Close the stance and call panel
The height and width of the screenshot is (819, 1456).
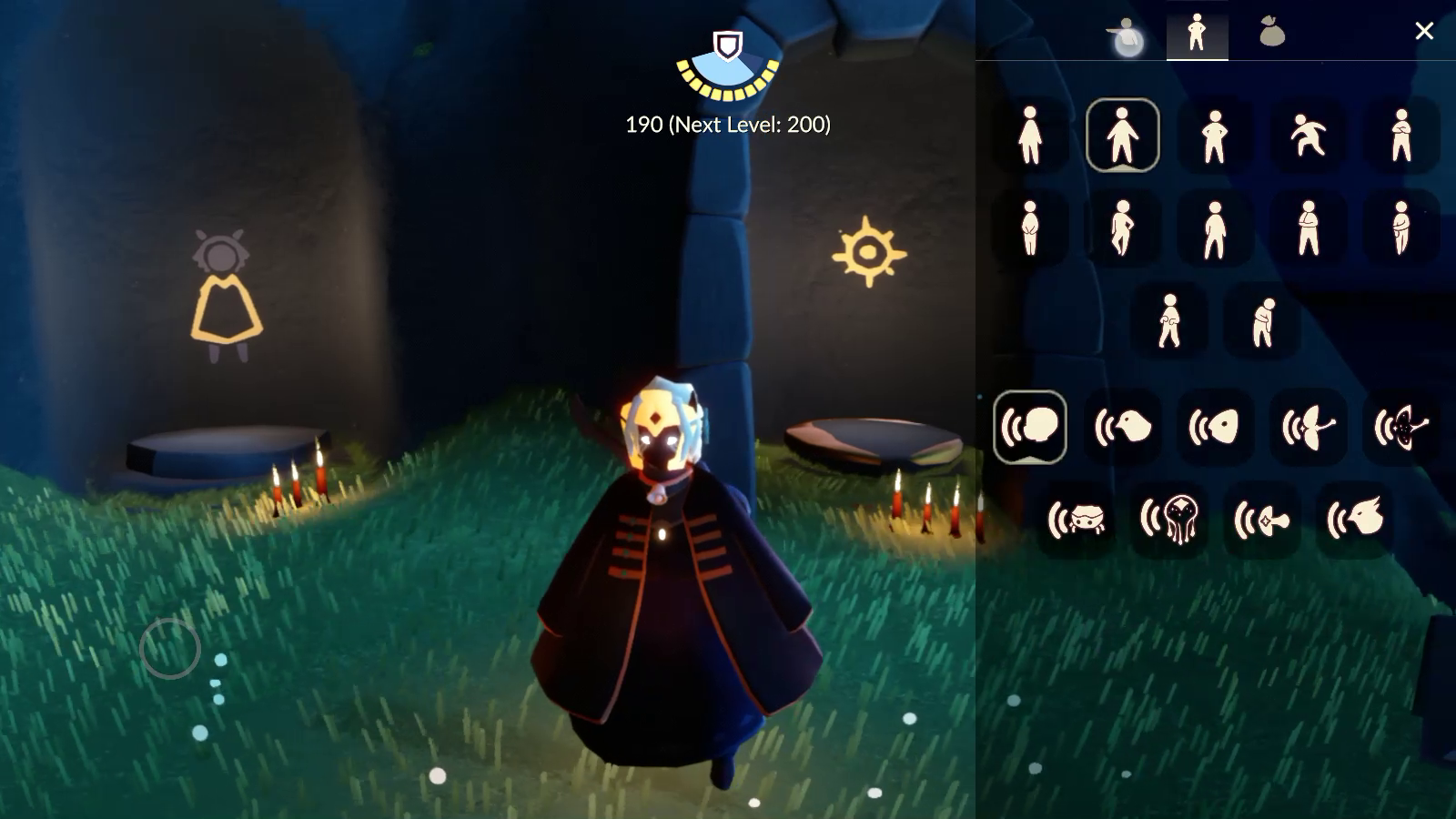[x=1424, y=32]
